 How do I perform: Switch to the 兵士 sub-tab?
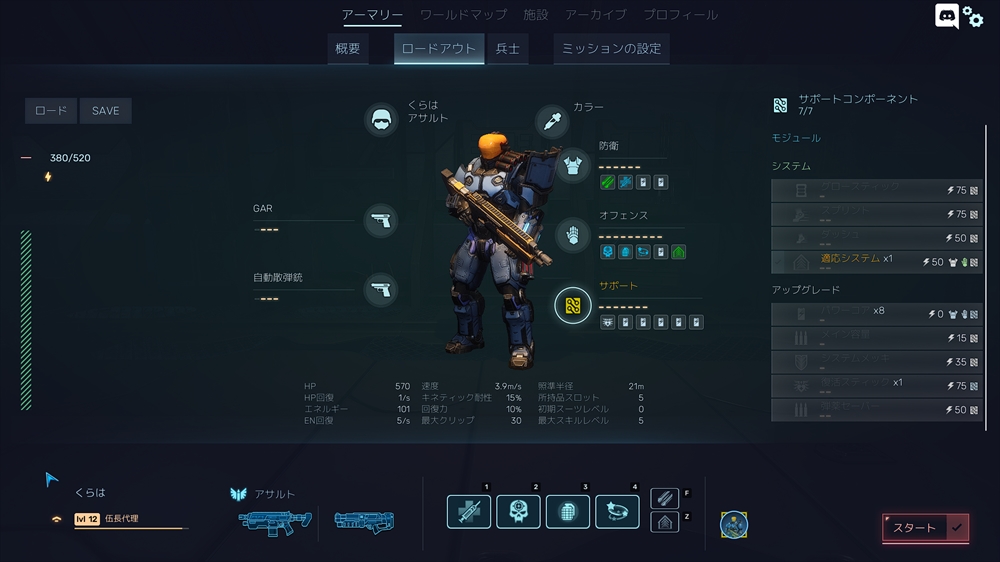pos(508,49)
